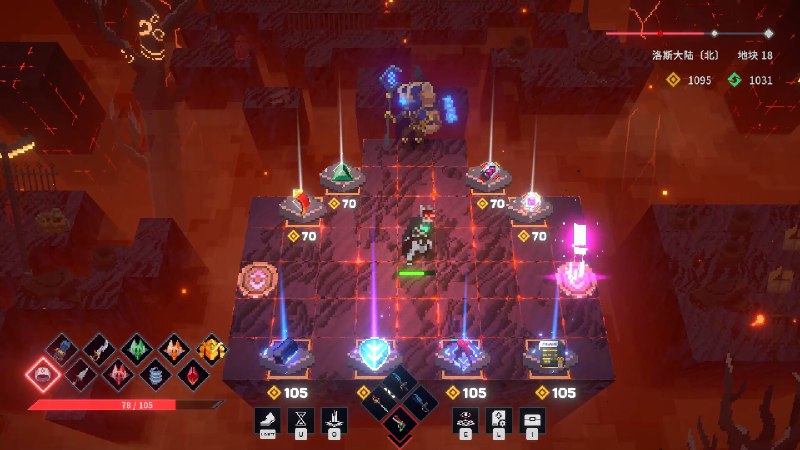The height and width of the screenshot is (450, 800).
Task: Select the grey dagger relic slot
Action: 81,374
